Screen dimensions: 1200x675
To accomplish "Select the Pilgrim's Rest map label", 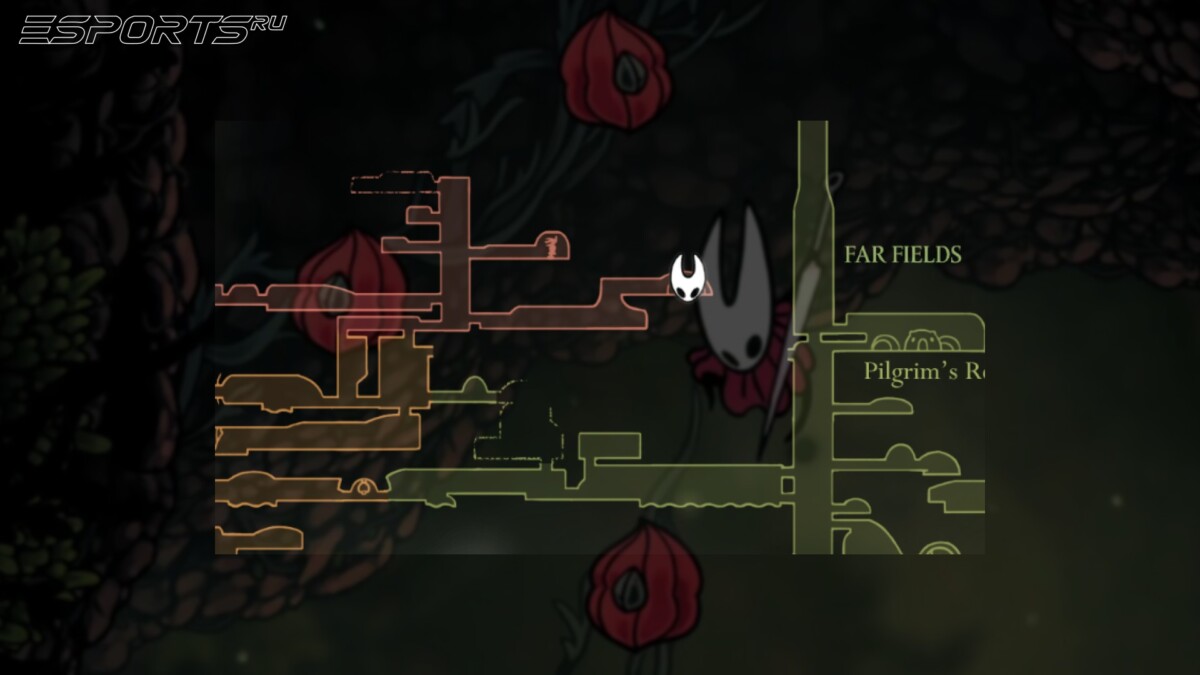I will pos(924,372).
